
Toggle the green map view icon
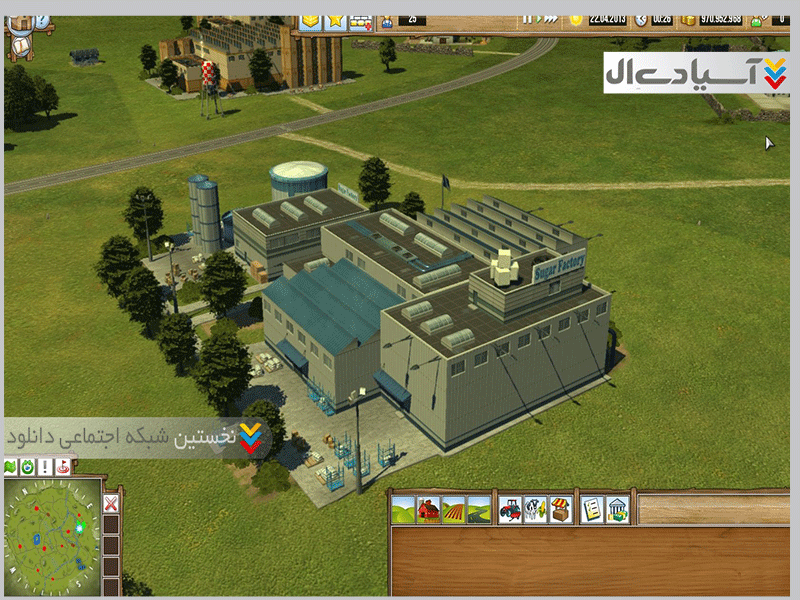click(11, 467)
